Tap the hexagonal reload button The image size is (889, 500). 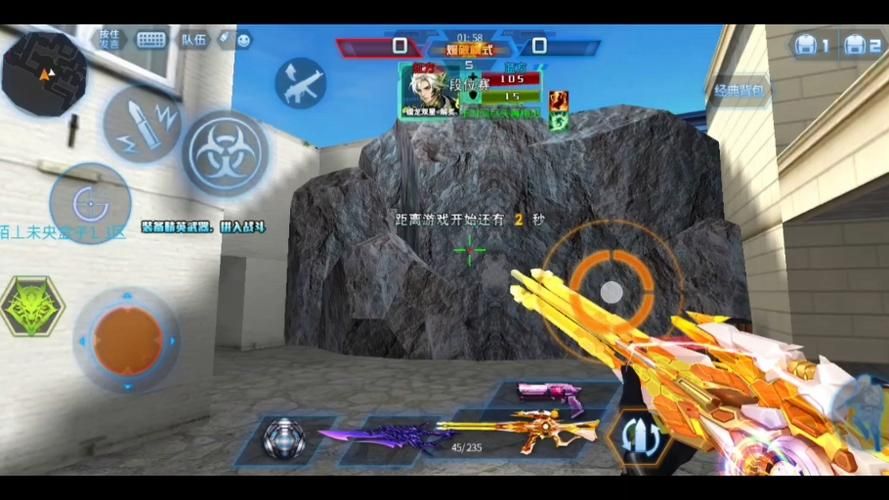click(x=640, y=435)
